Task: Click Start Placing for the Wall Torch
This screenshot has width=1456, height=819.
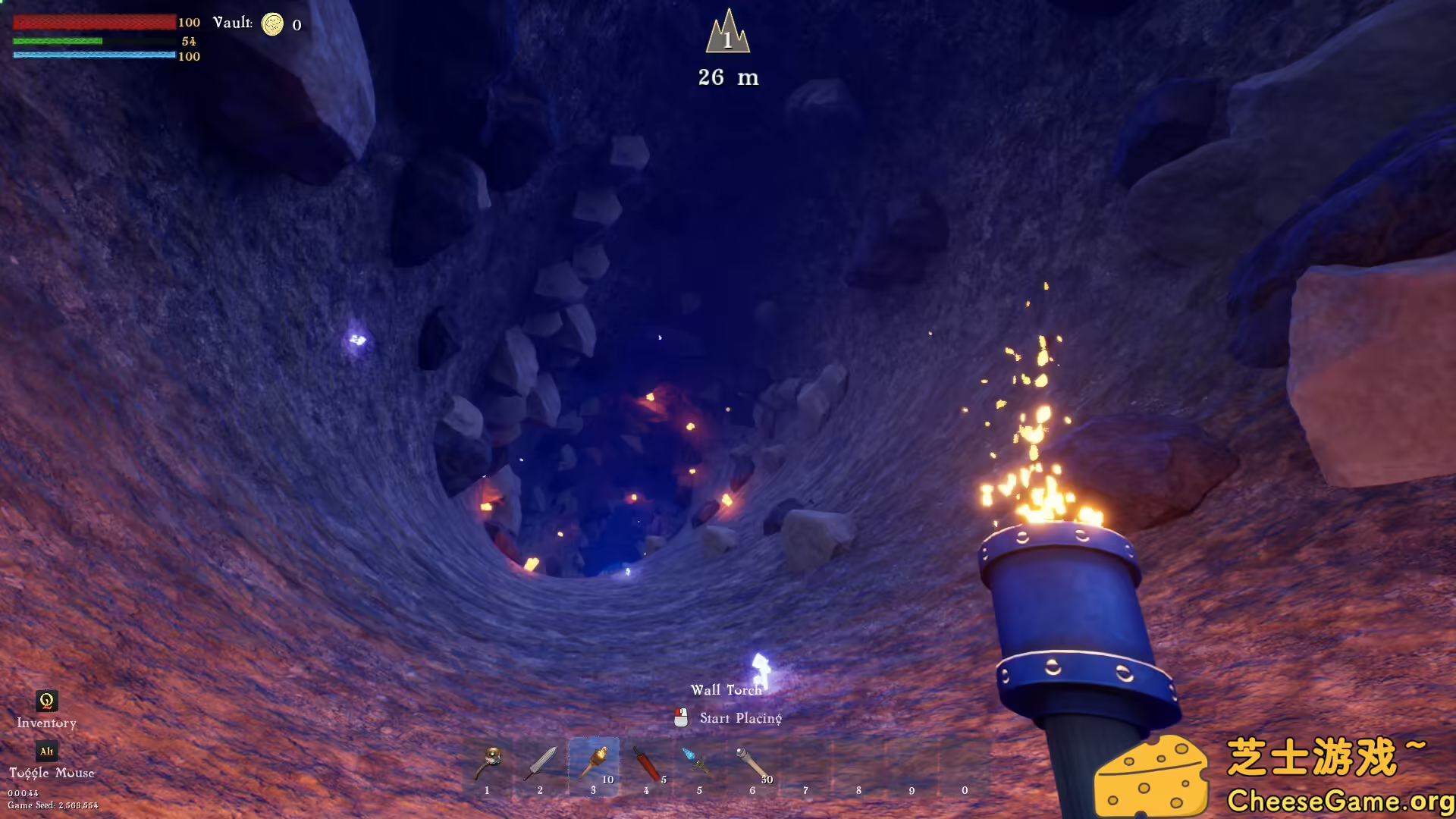Action: 740,717
